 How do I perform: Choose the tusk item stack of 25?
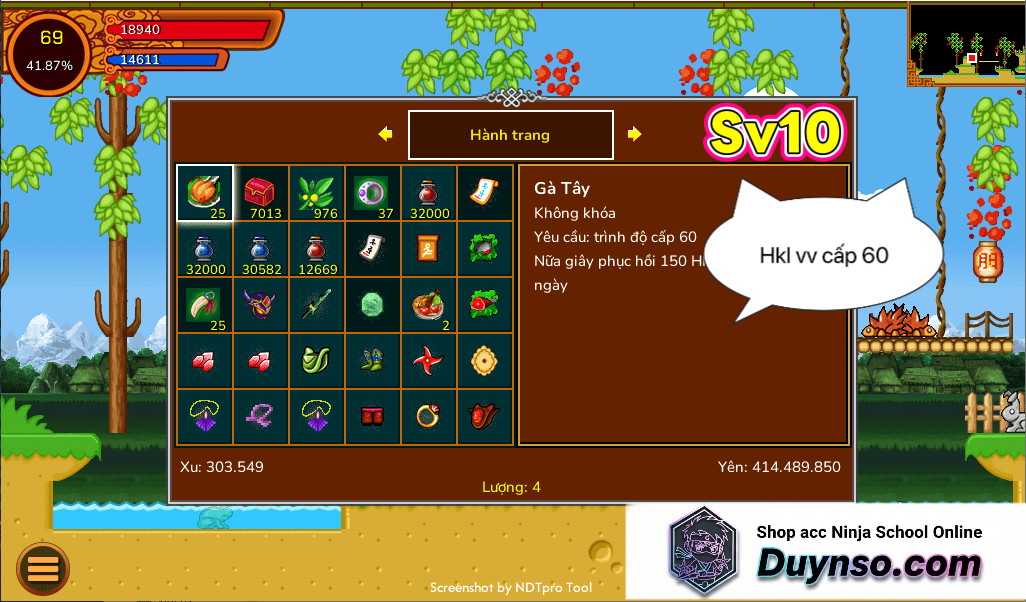[x=205, y=305]
